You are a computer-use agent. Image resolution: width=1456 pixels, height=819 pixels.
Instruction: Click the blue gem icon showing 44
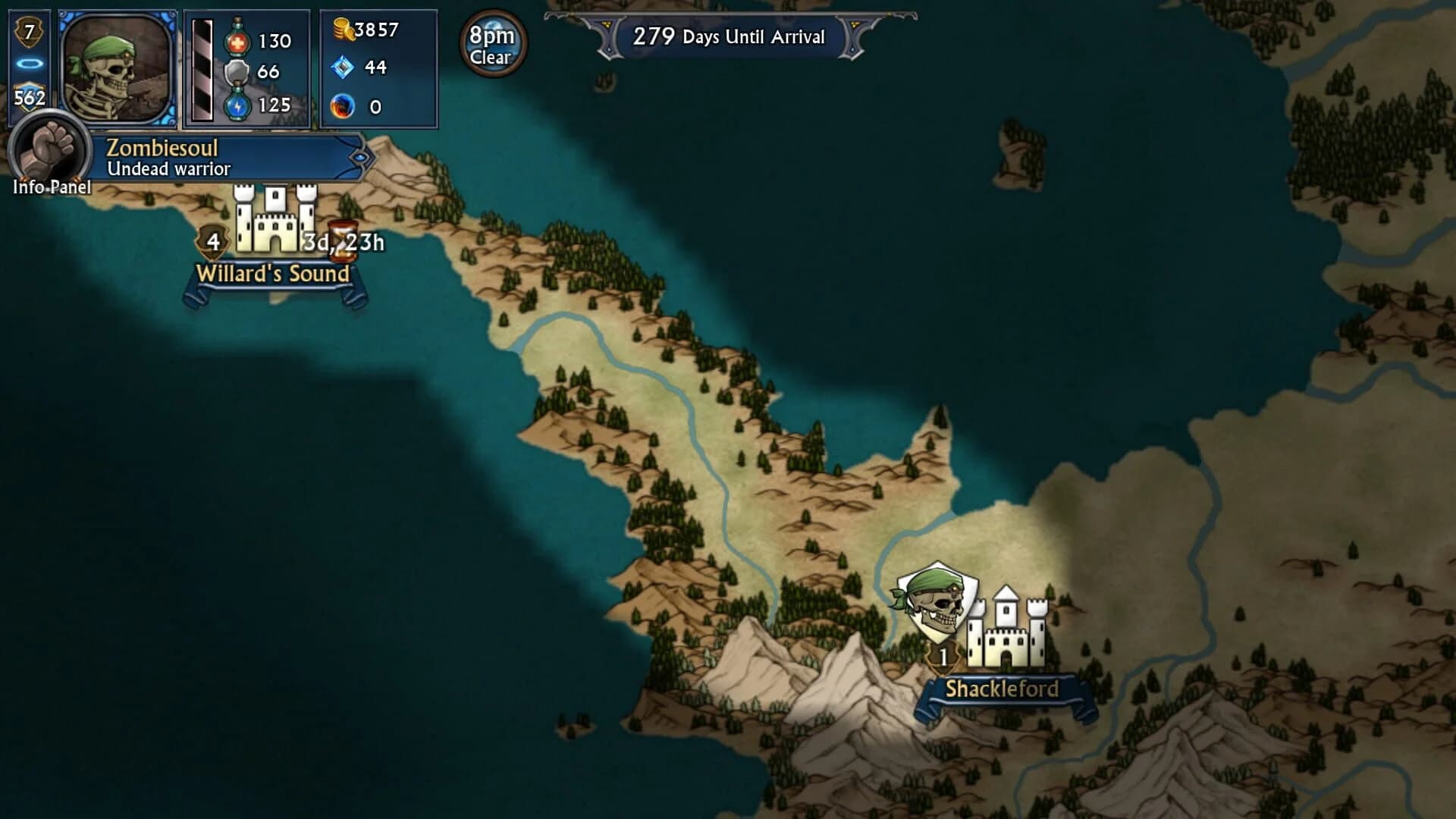(342, 68)
